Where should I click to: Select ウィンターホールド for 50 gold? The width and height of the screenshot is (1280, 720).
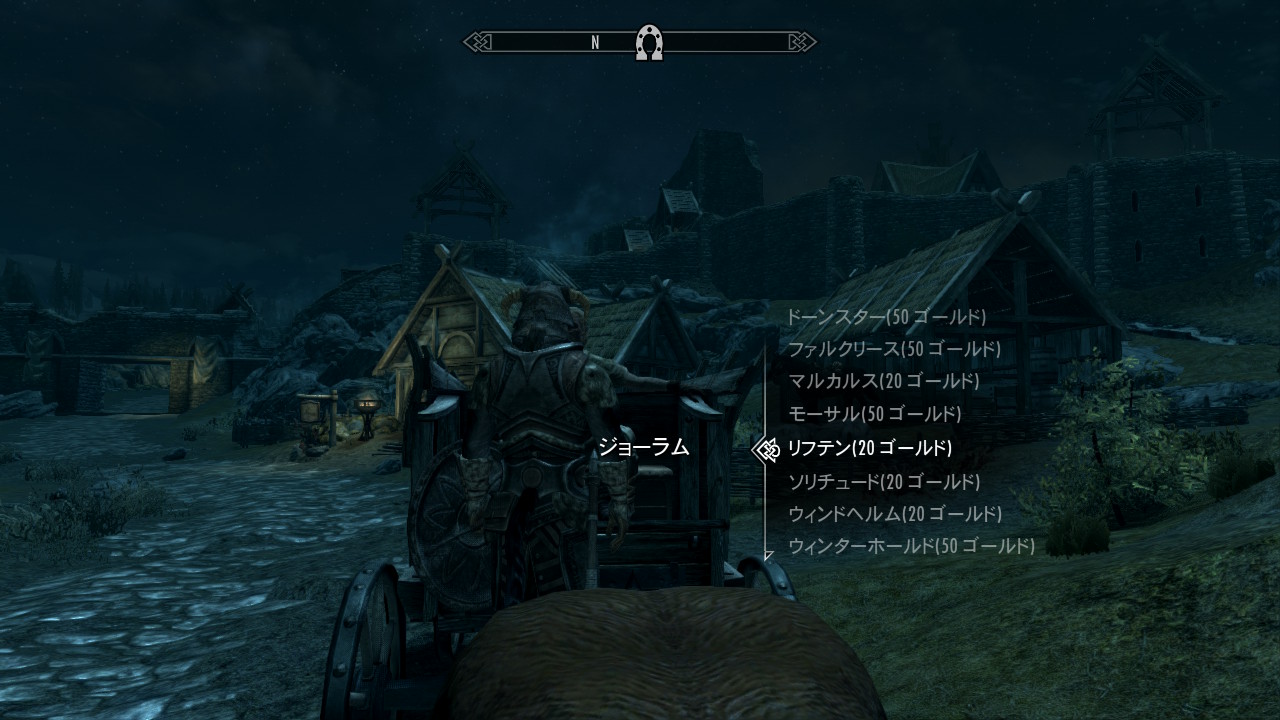point(911,546)
